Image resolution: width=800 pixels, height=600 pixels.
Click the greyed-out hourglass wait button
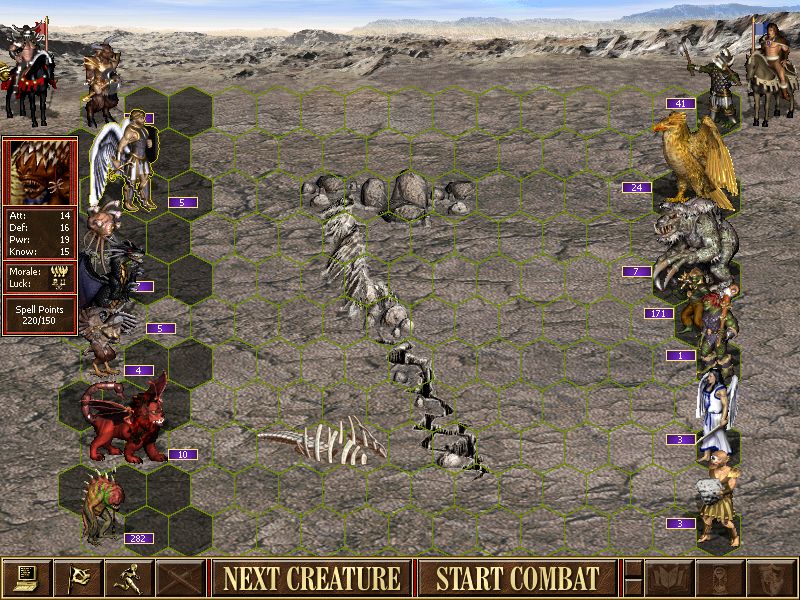point(720,578)
